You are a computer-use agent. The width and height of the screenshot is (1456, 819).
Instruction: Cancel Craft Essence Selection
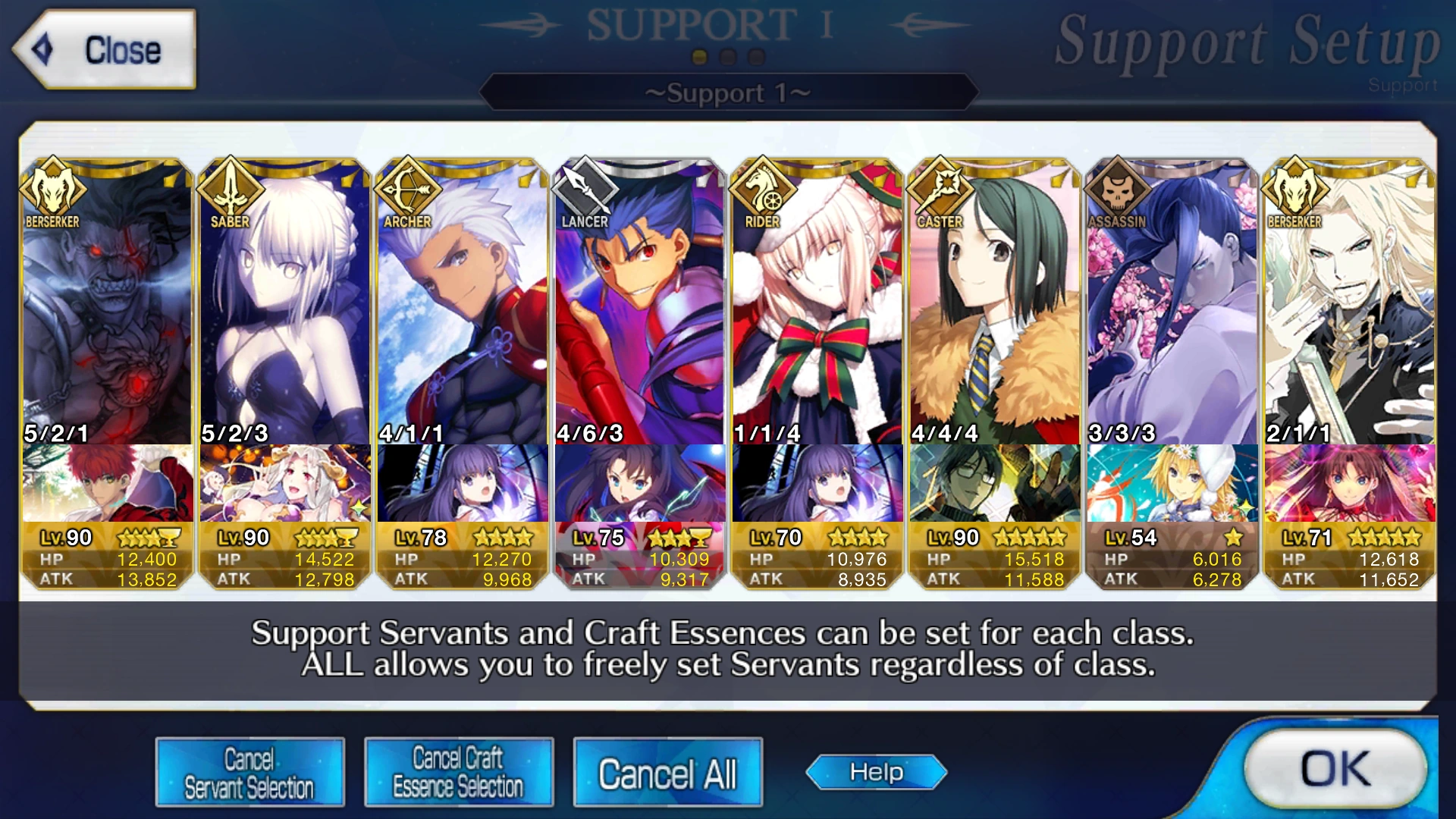coord(457,770)
